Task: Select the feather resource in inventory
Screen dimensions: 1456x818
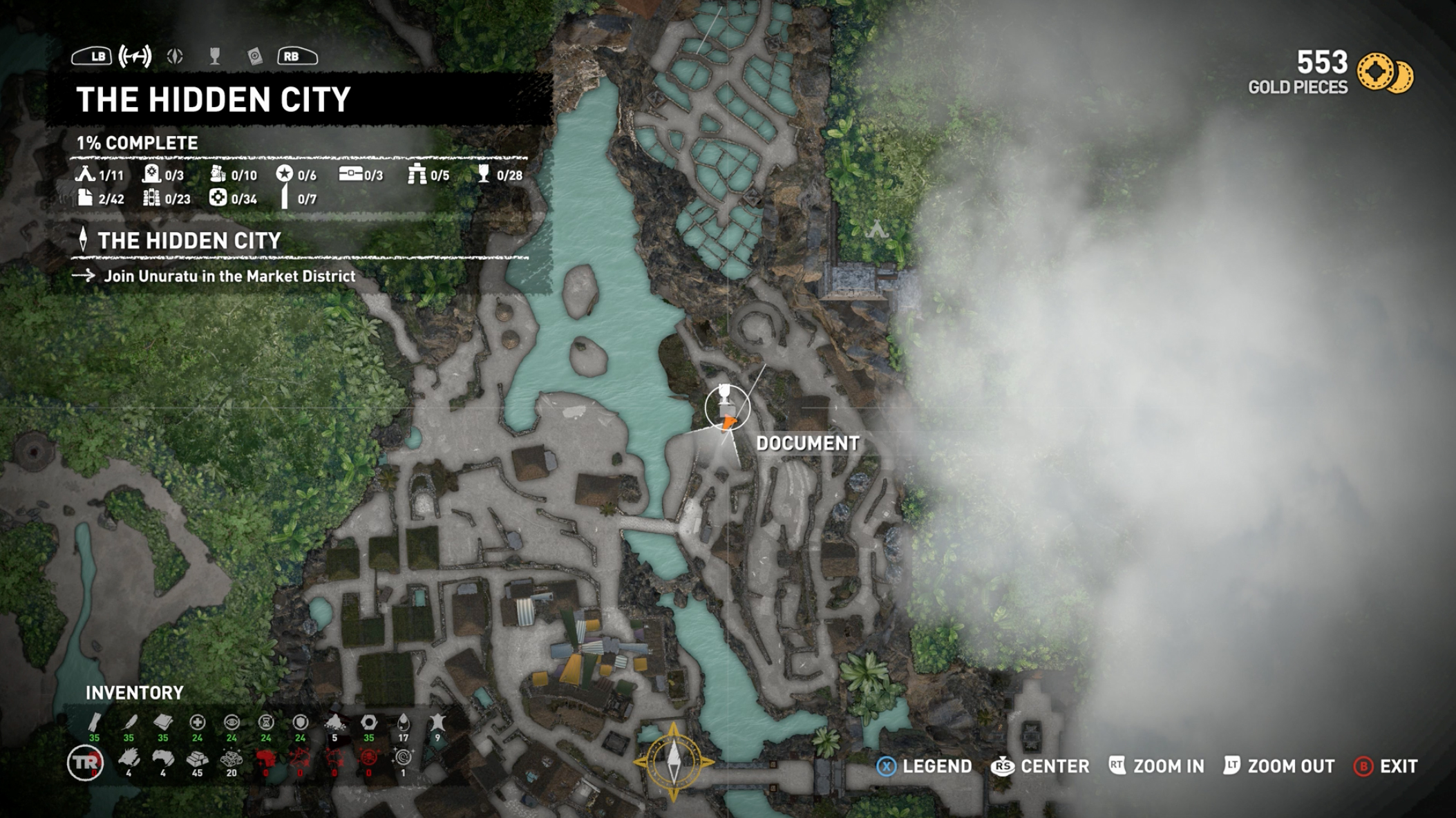Action: click(x=129, y=723)
